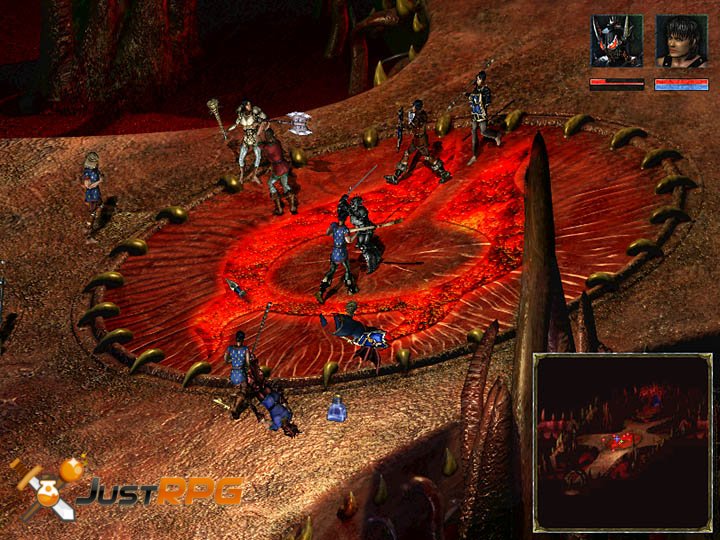Select the dark-haired human character portrait

pyautogui.click(x=681, y=41)
